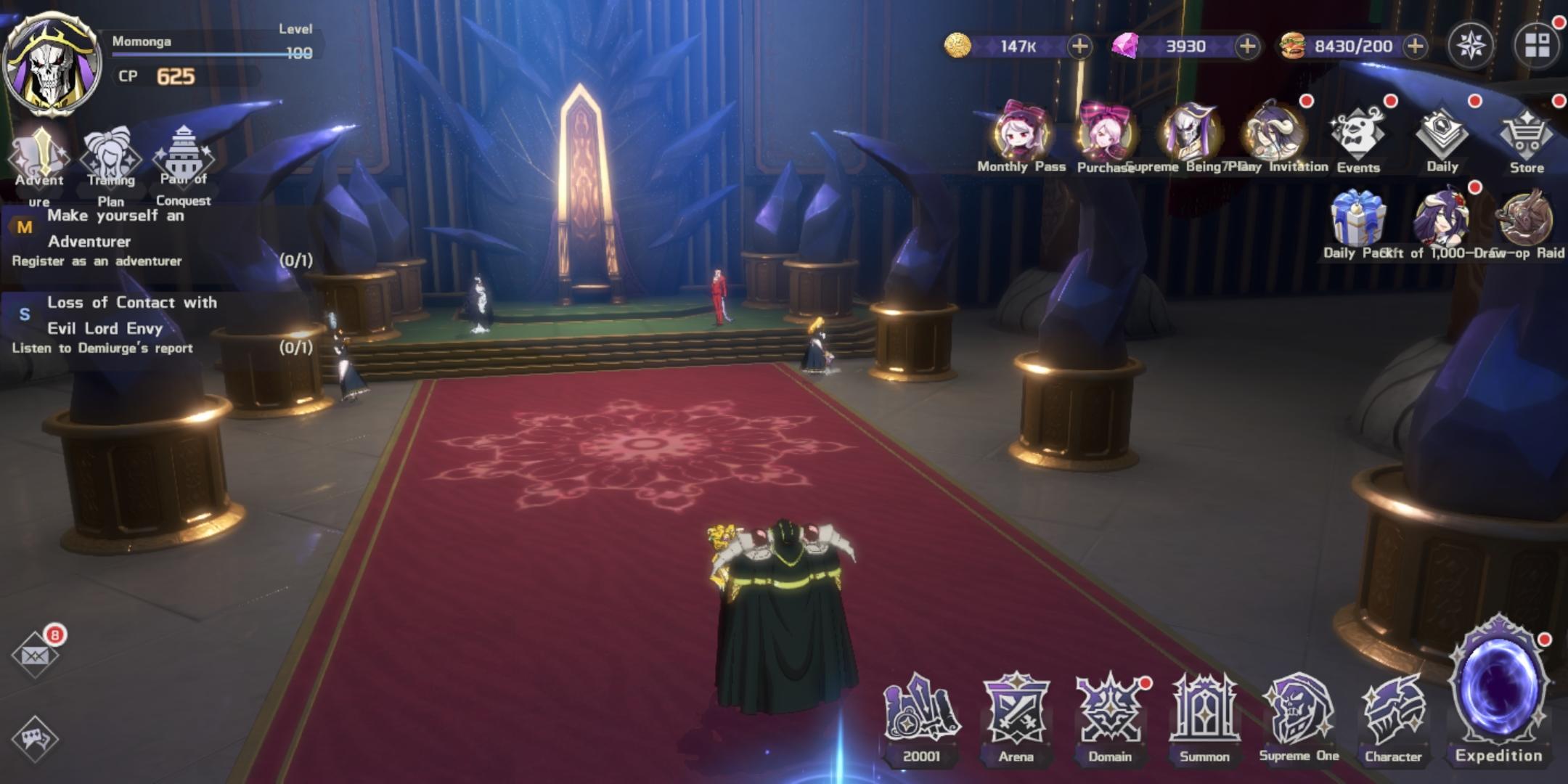1568x784 pixels.
Task: Tap the plus to buy more gold coins
Action: point(1079,45)
